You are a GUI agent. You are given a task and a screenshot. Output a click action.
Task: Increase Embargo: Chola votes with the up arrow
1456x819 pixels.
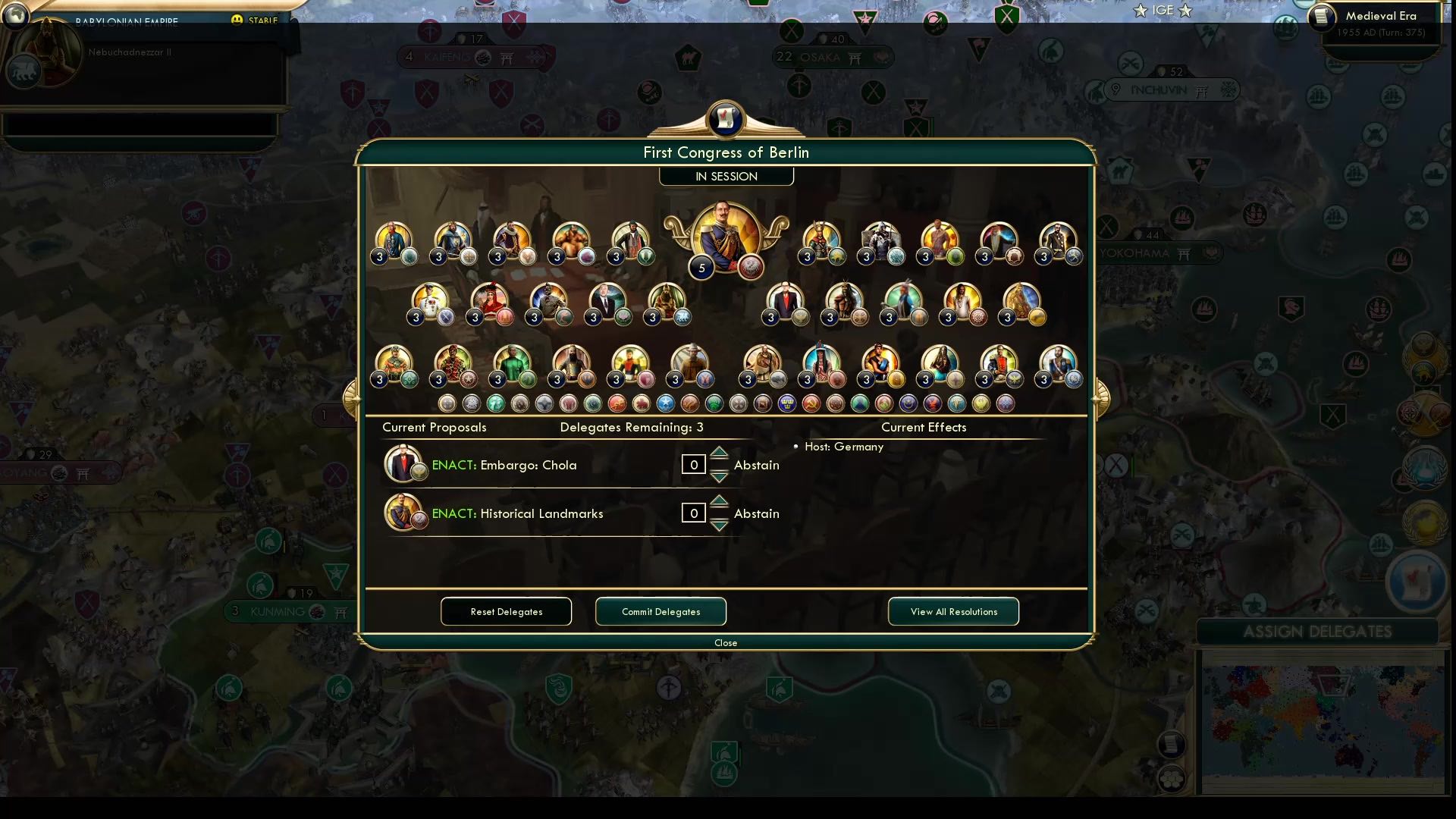719,454
